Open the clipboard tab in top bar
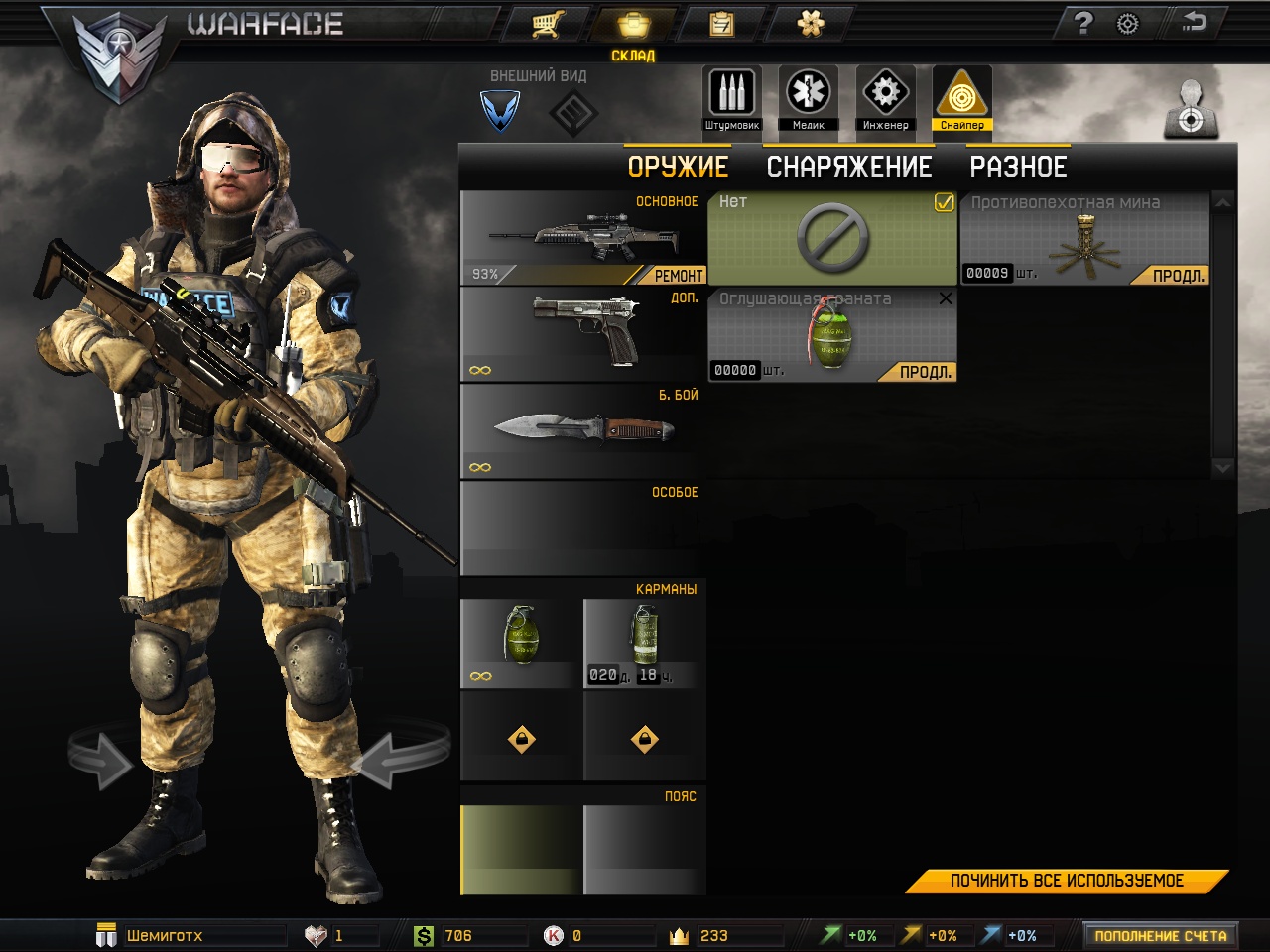1270x952 pixels. click(721, 24)
